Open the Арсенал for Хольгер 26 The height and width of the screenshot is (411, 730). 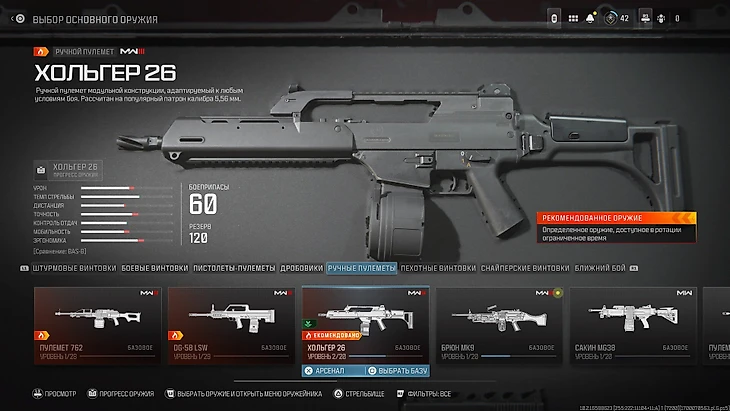point(331,370)
